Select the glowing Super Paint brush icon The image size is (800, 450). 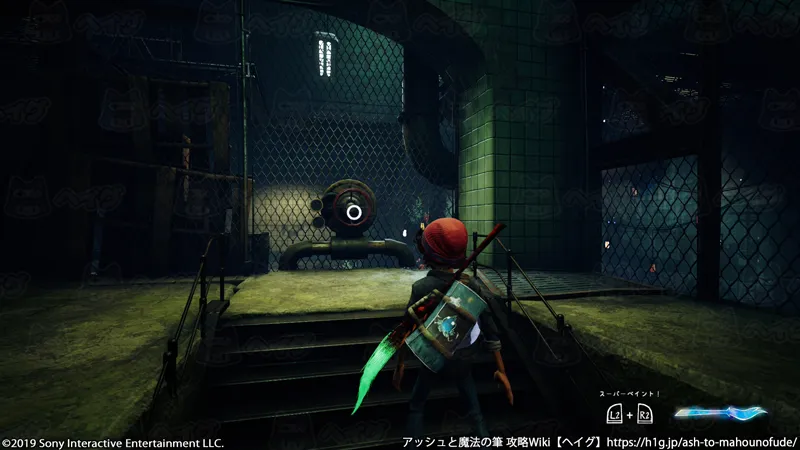coord(719,412)
